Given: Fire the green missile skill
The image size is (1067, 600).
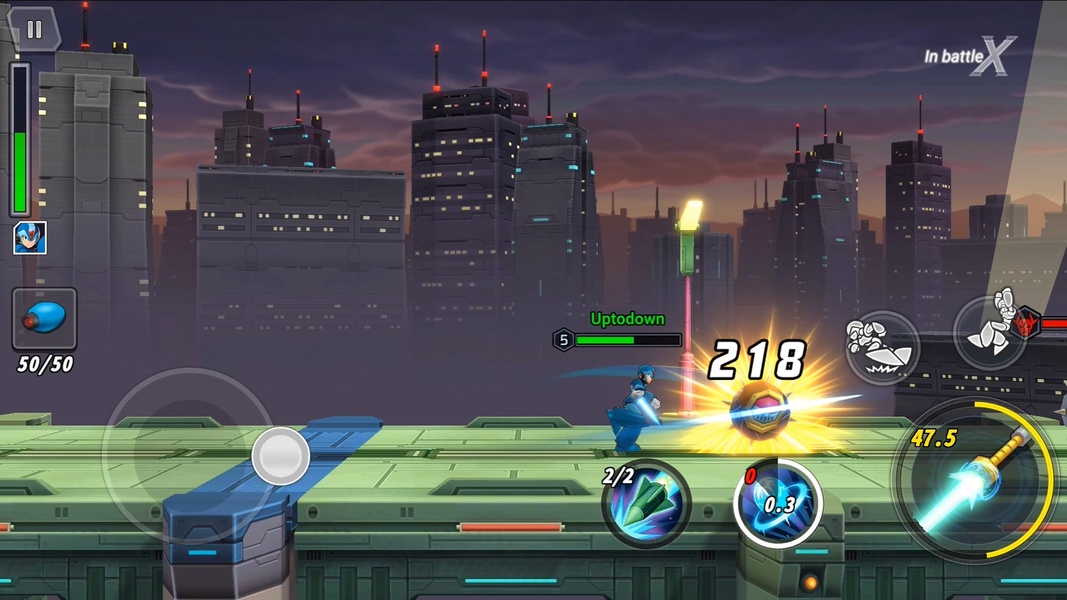Looking at the screenshot, I should tap(648, 503).
